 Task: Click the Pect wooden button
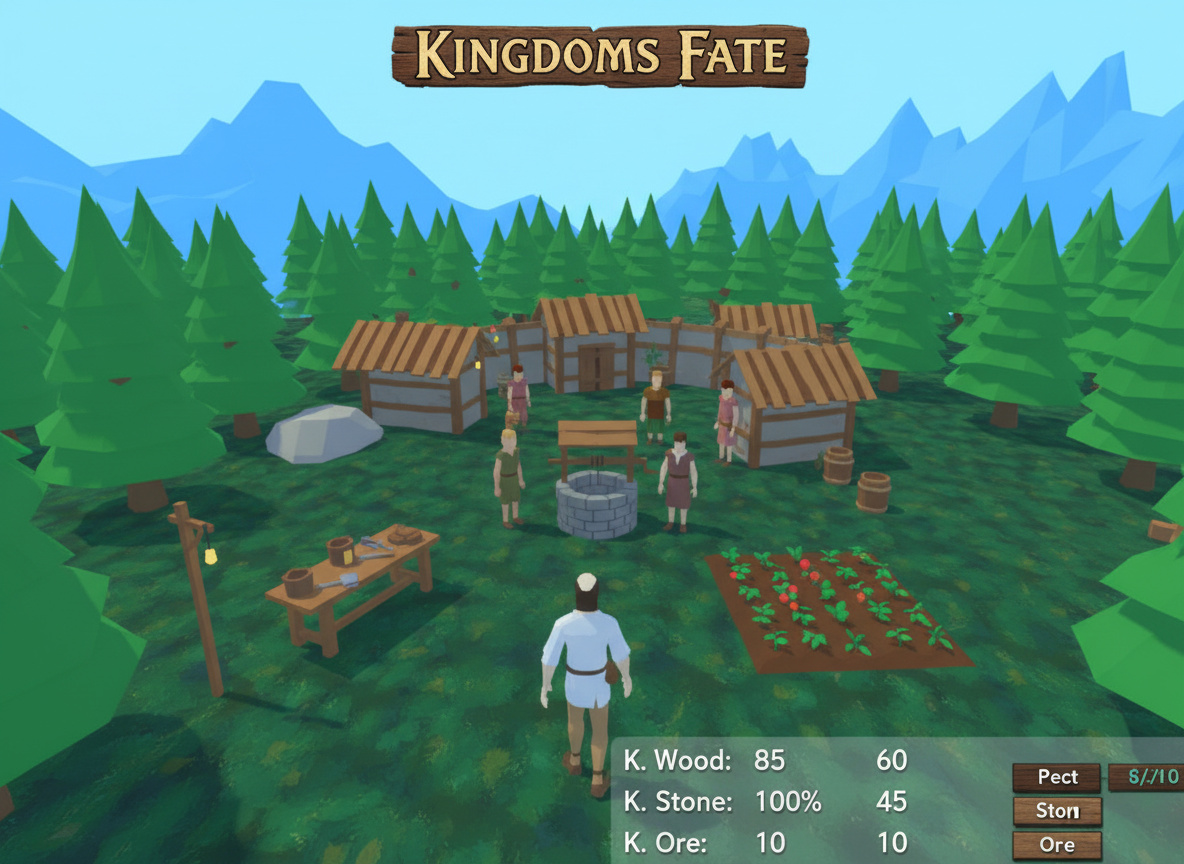(x=1056, y=777)
